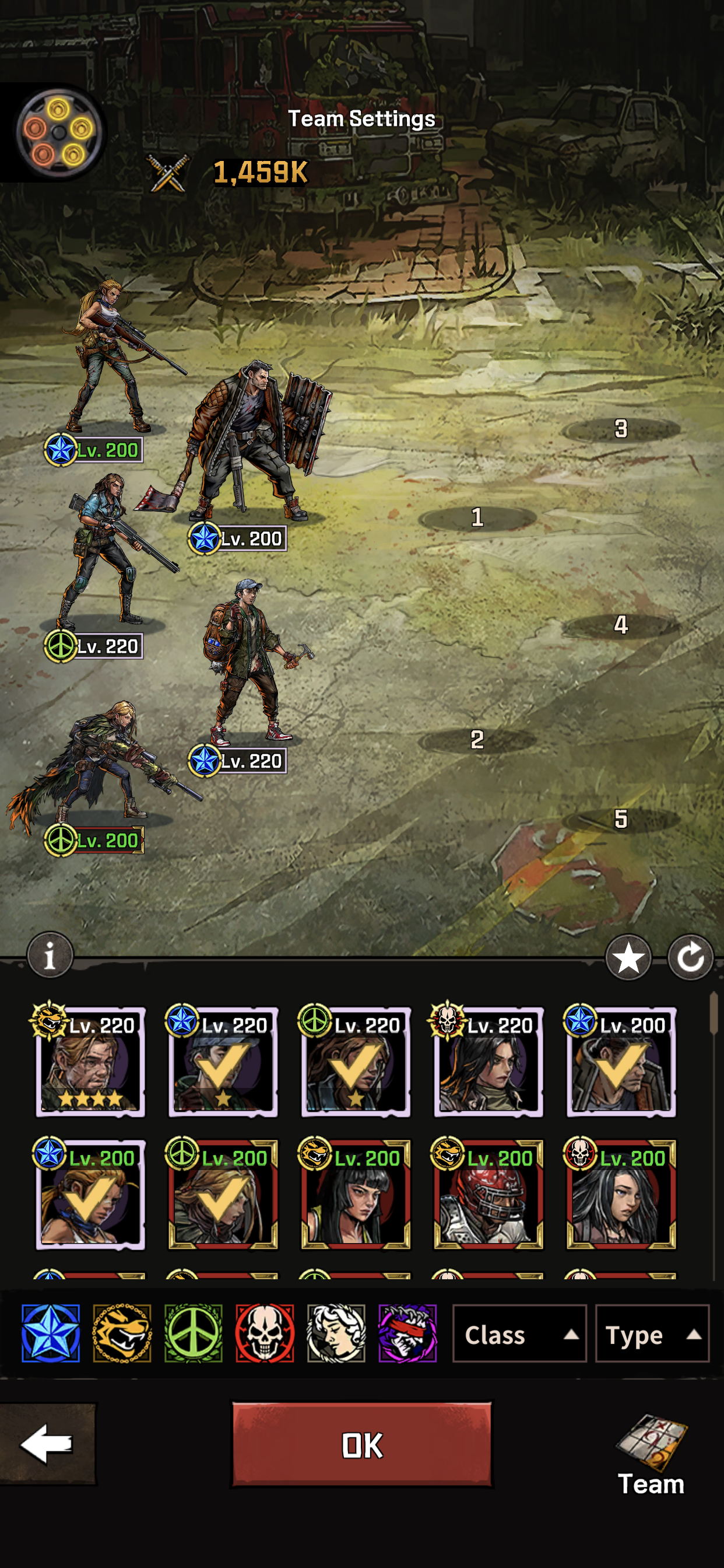This screenshot has height=1568, width=724.
Task: Filter heroes by blue star faction
Action: [51, 1333]
